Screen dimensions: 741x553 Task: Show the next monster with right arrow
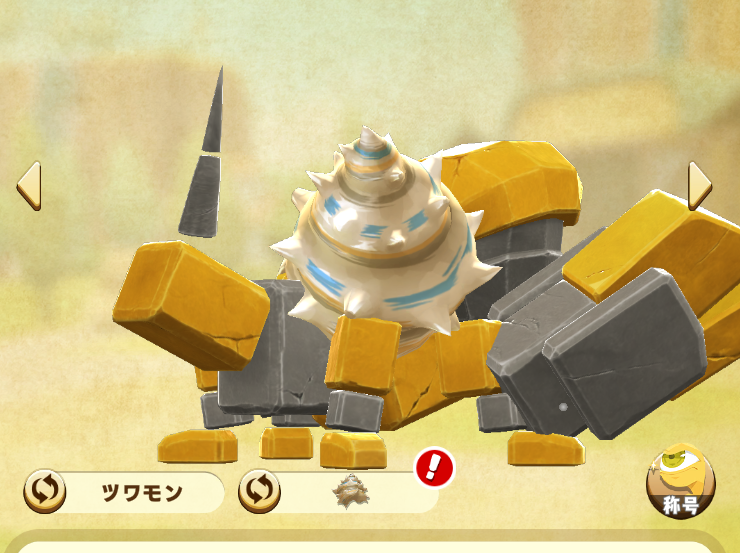click(x=699, y=186)
